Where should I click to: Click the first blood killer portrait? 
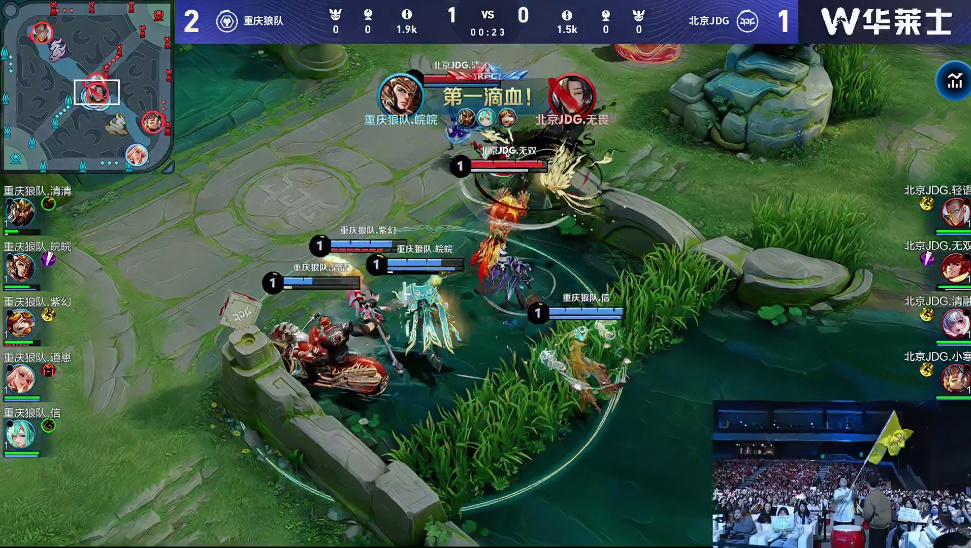point(400,95)
